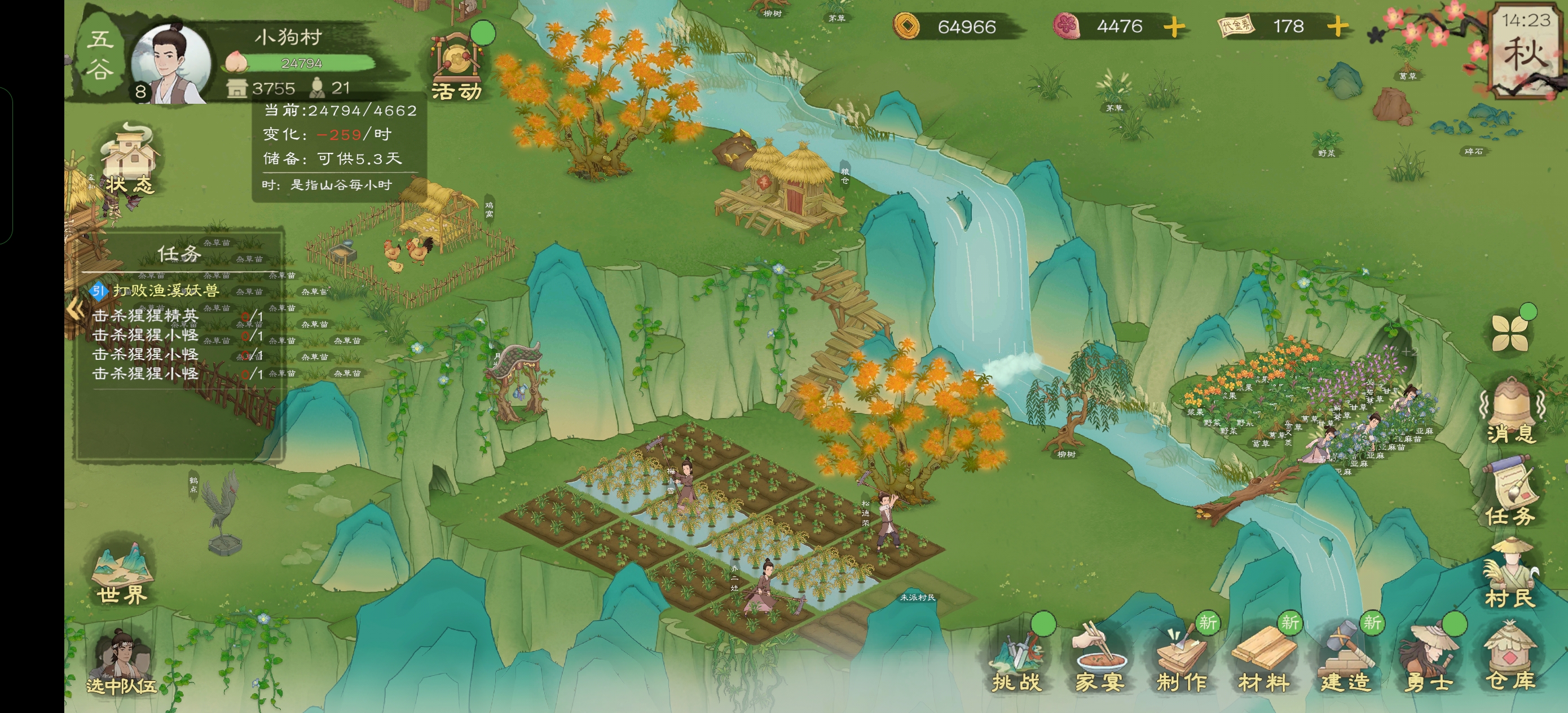Select the 选中队伍 team button
The height and width of the screenshot is (713, 1568).
click(x=122, y=665)
